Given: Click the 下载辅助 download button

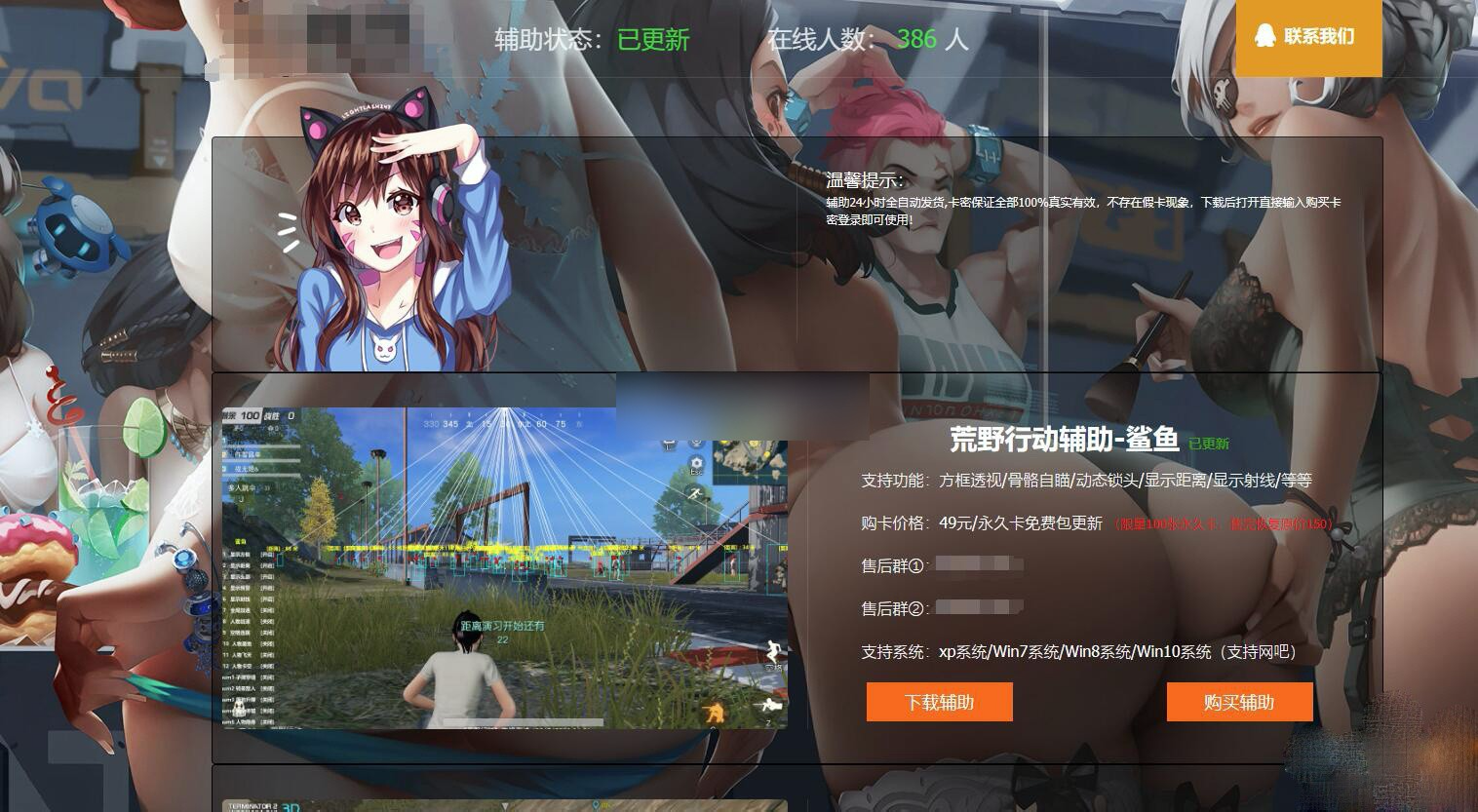Looking at the screenshot, I should coord(939,702).
